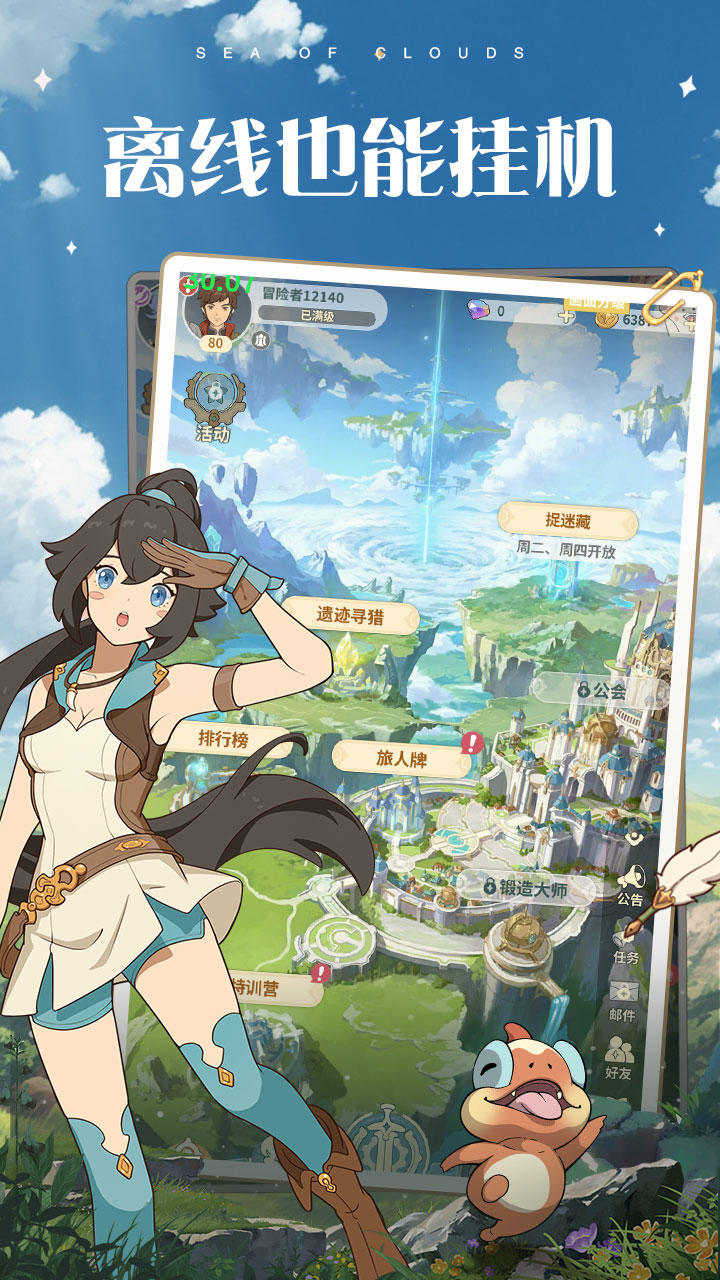Open the 好友 friends list
This screenshot has width=720, height=1280.
(619, 1058)
